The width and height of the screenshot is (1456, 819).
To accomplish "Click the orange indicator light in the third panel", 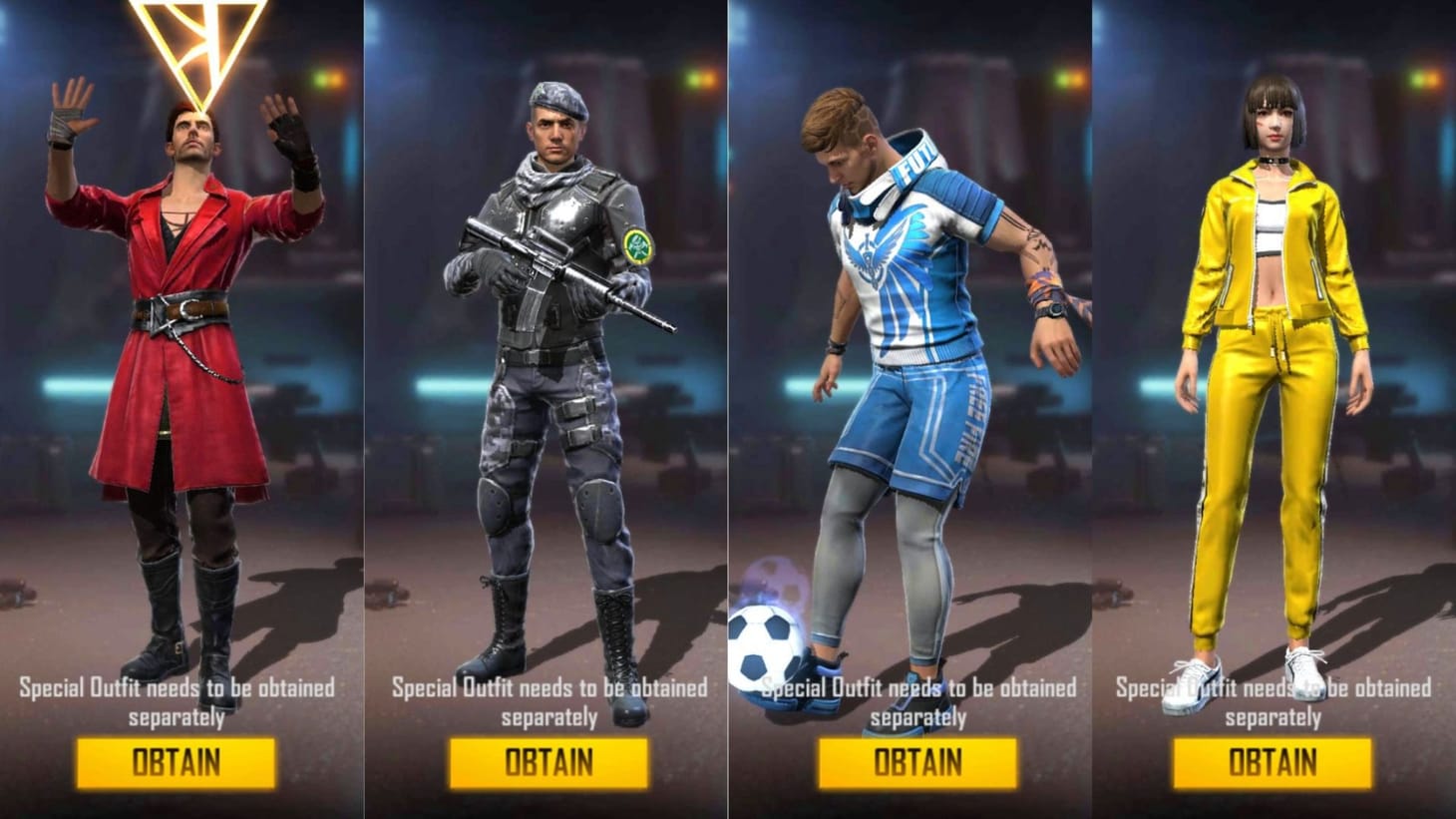I will coord(1077,80).
